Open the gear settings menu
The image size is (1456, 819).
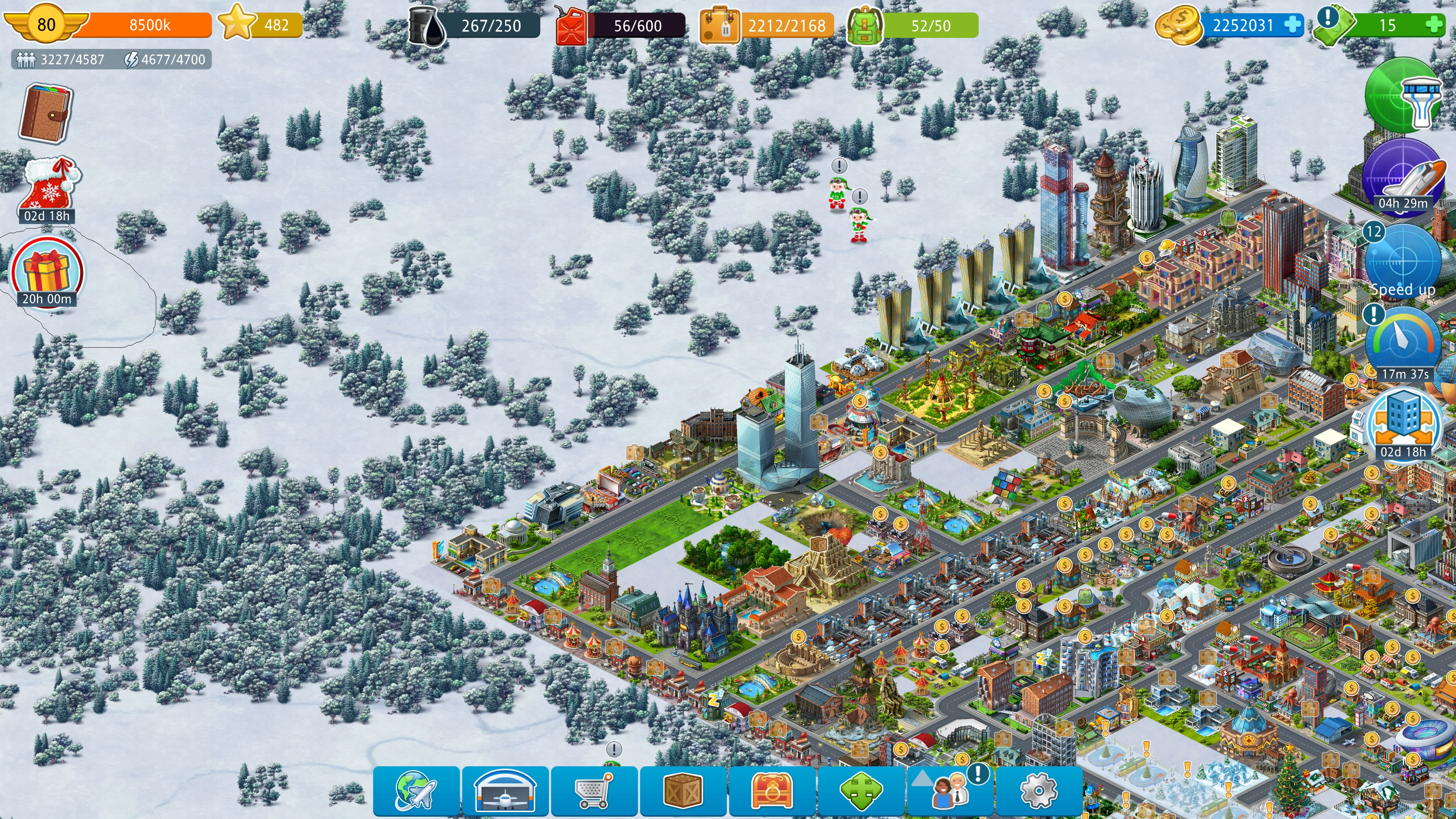click(1038, 791)
